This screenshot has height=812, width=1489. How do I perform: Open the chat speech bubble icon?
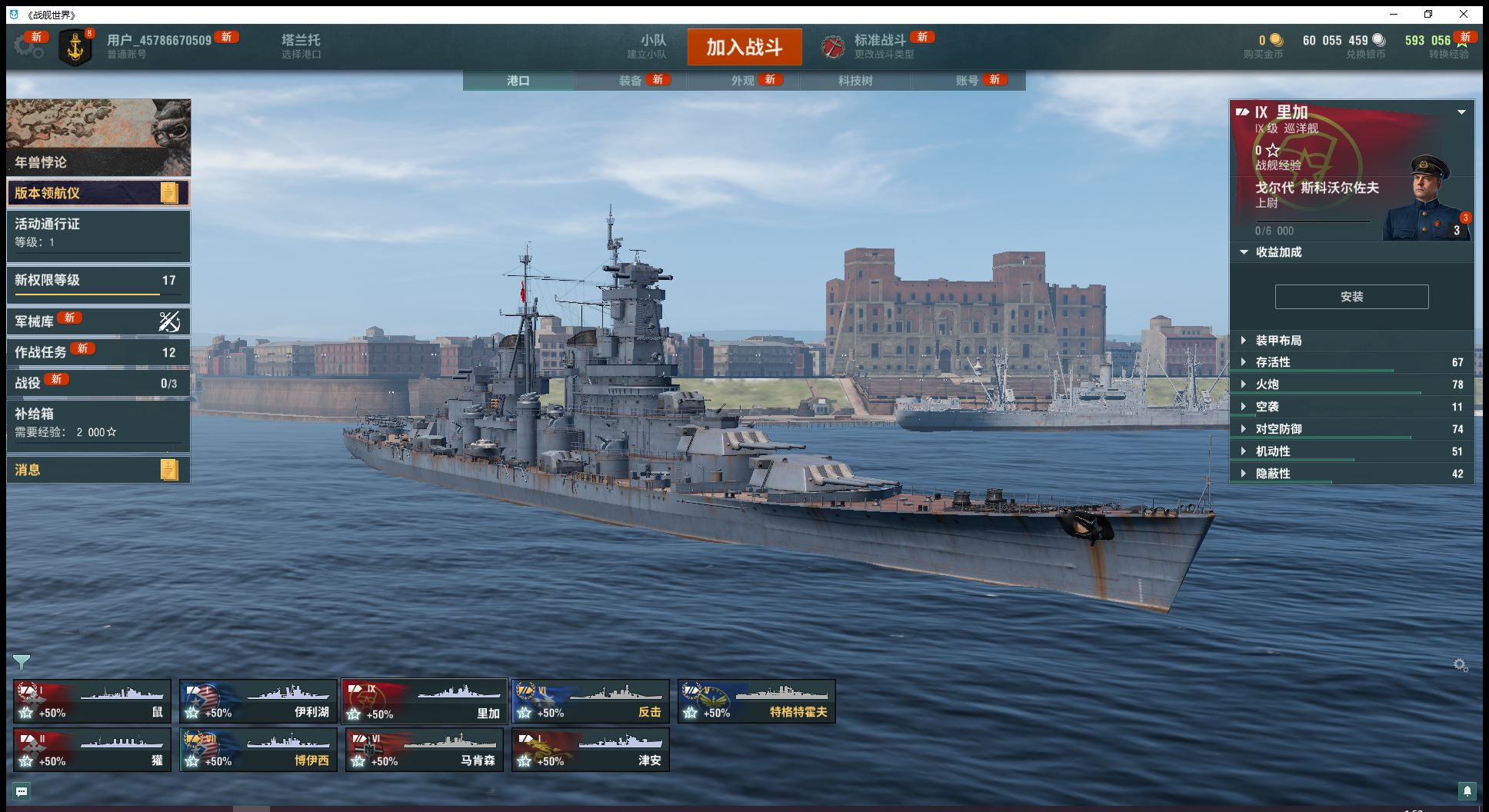(22, 791)
